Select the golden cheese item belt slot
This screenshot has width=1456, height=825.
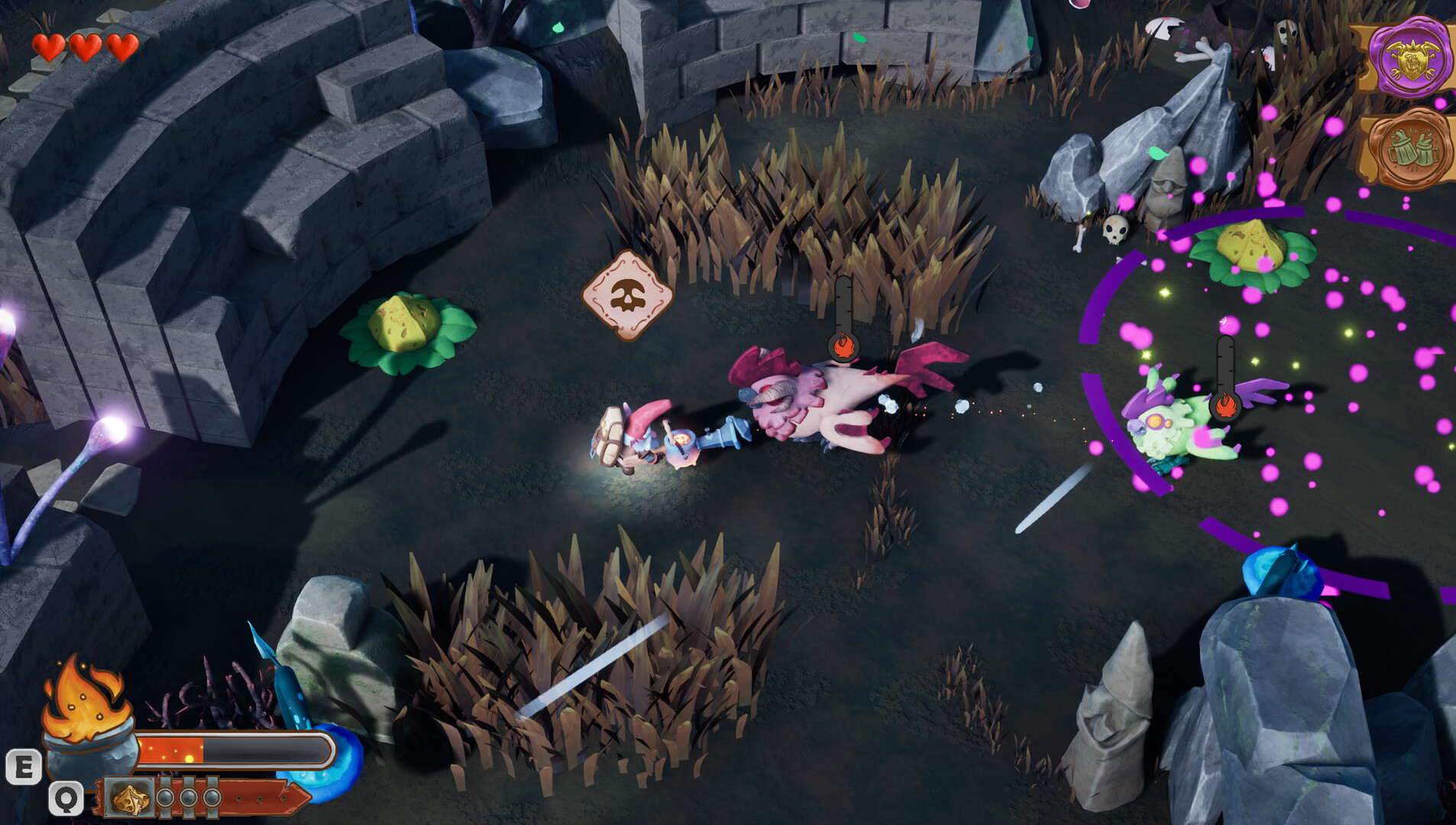(131, 798)
